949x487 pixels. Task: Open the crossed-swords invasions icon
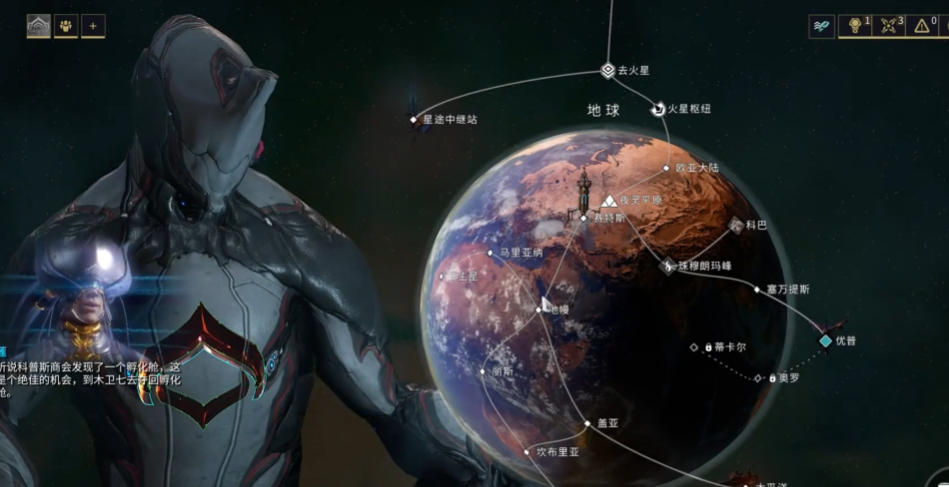(x=888, y=27)
